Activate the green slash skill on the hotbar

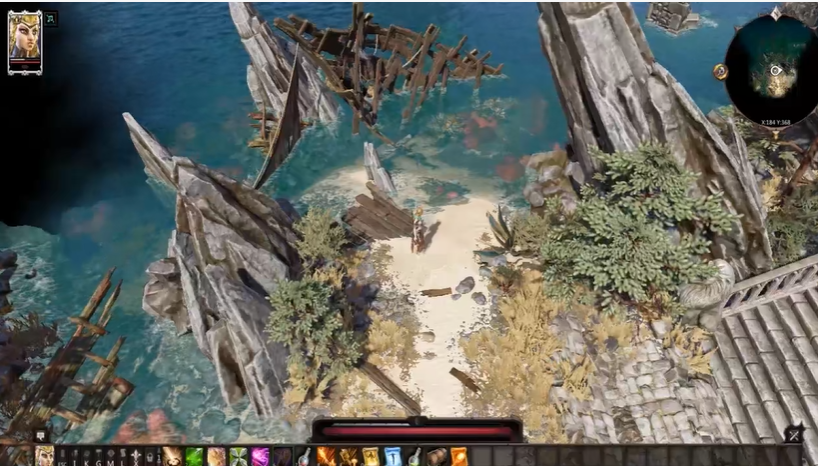tap(194, 457)
